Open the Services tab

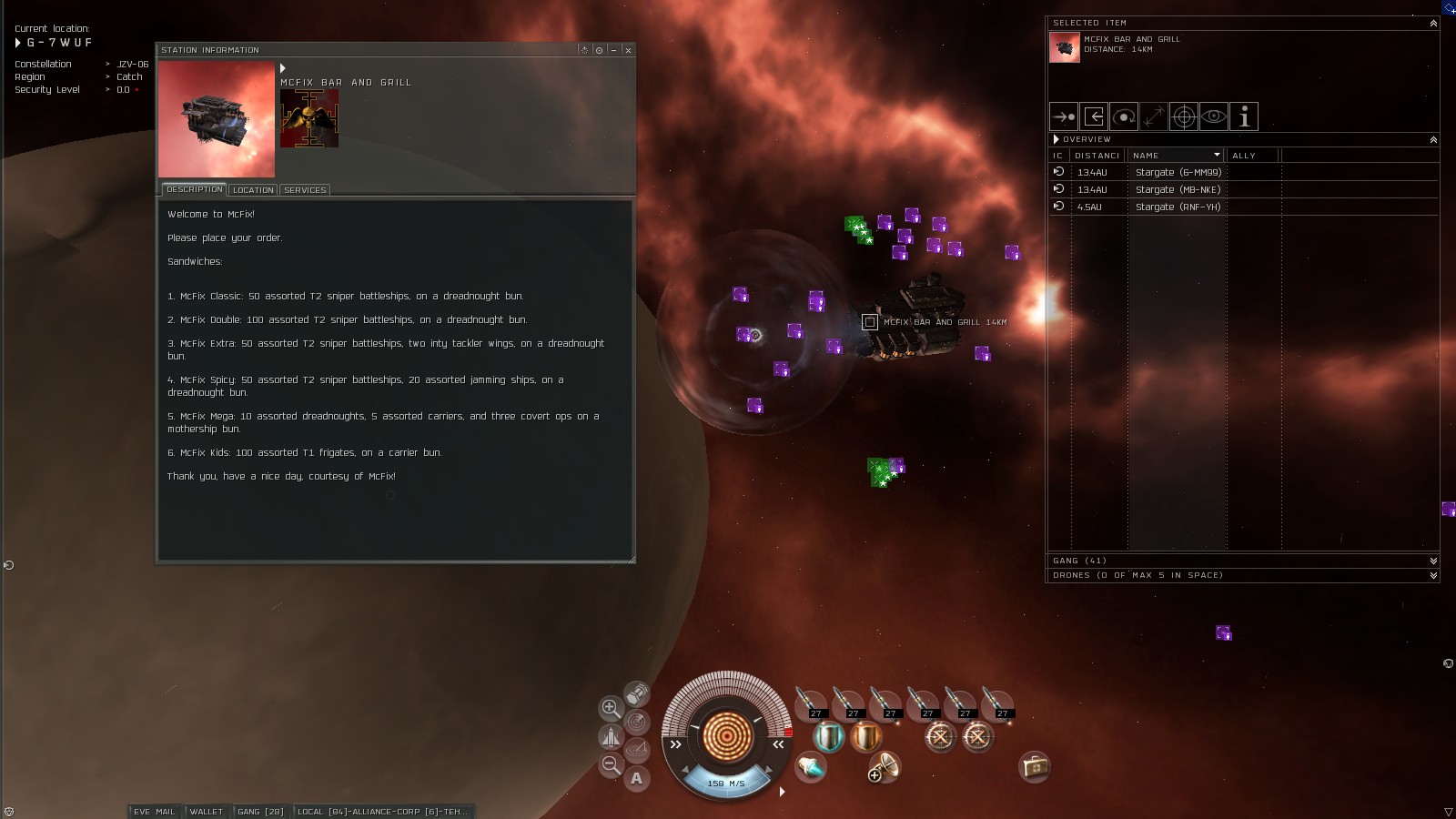coord(305,190)
